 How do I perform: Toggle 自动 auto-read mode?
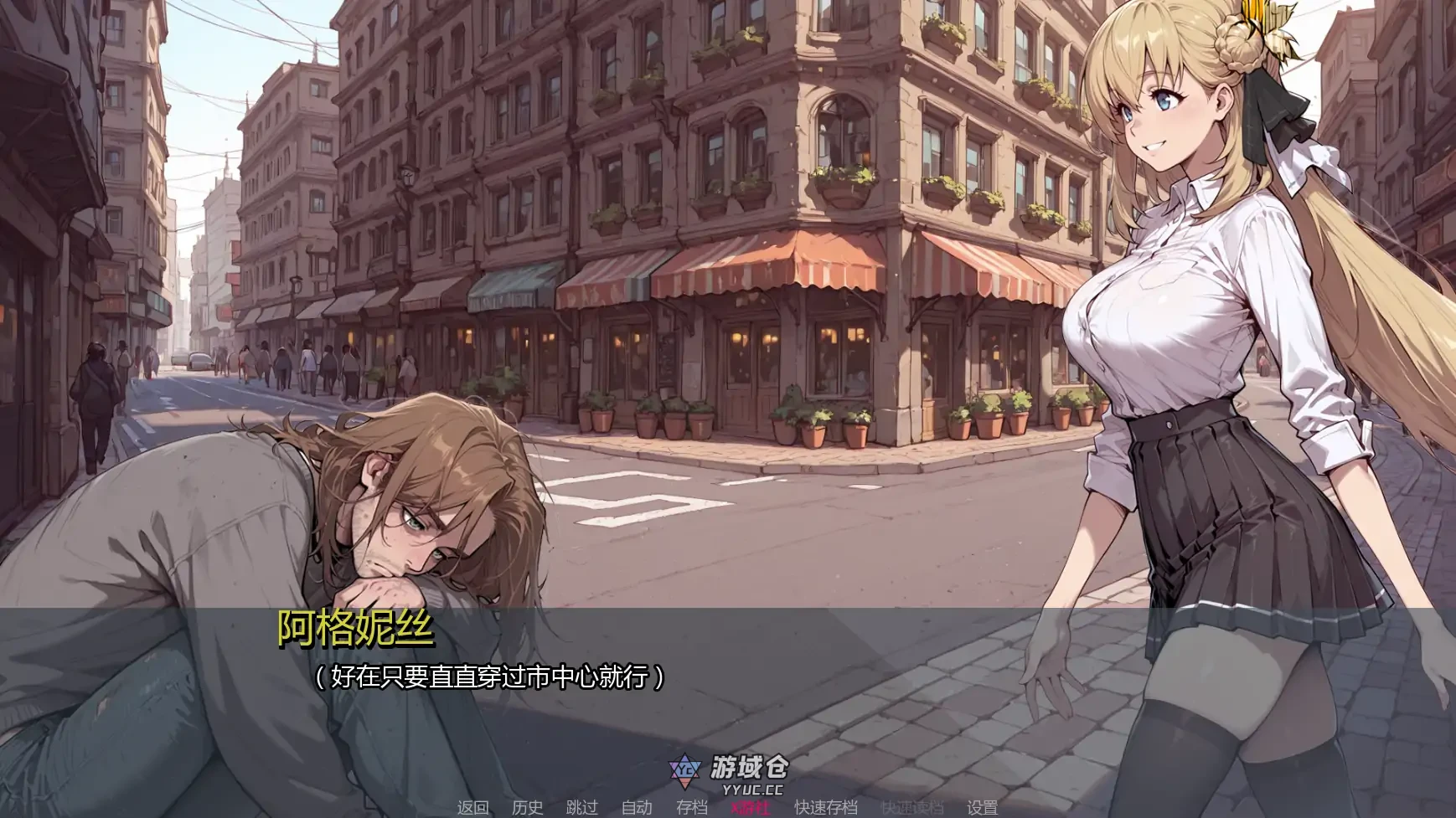tap(637, 809)
